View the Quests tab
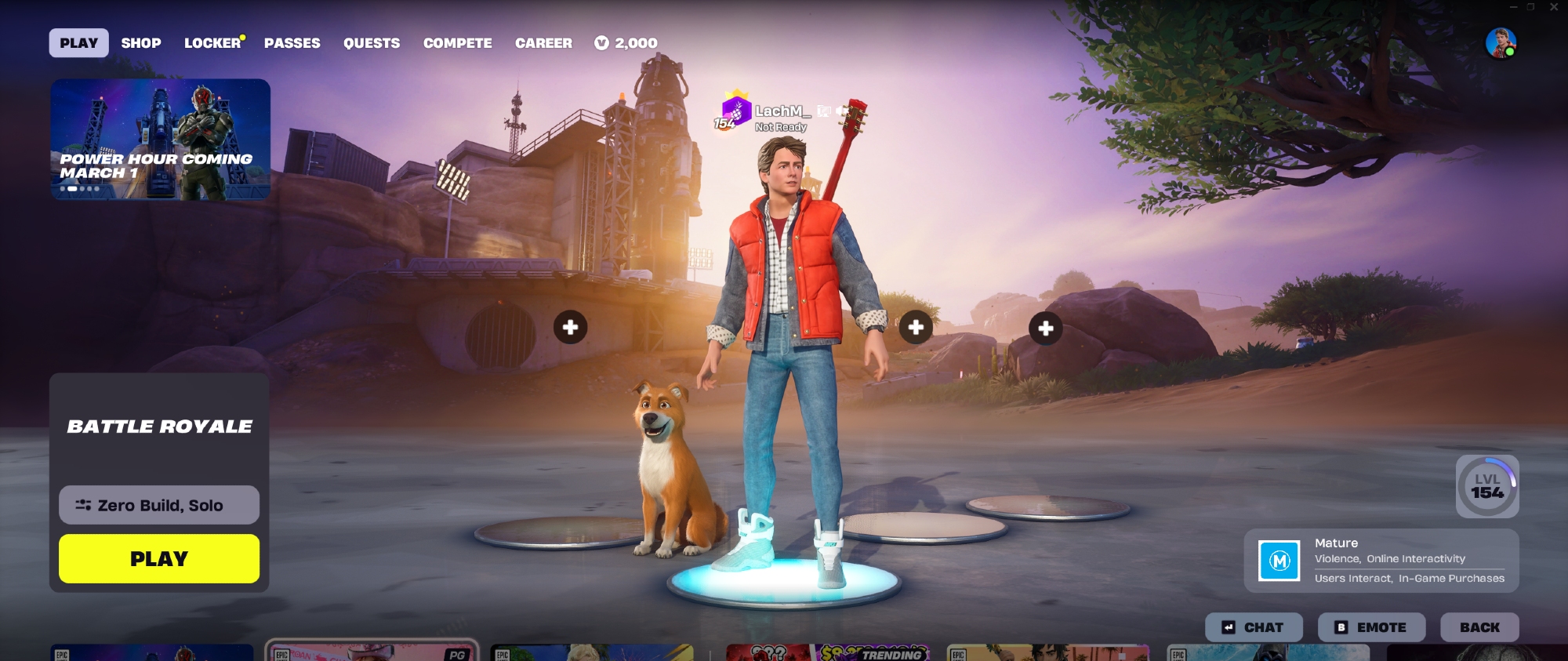 click(372, 43)
